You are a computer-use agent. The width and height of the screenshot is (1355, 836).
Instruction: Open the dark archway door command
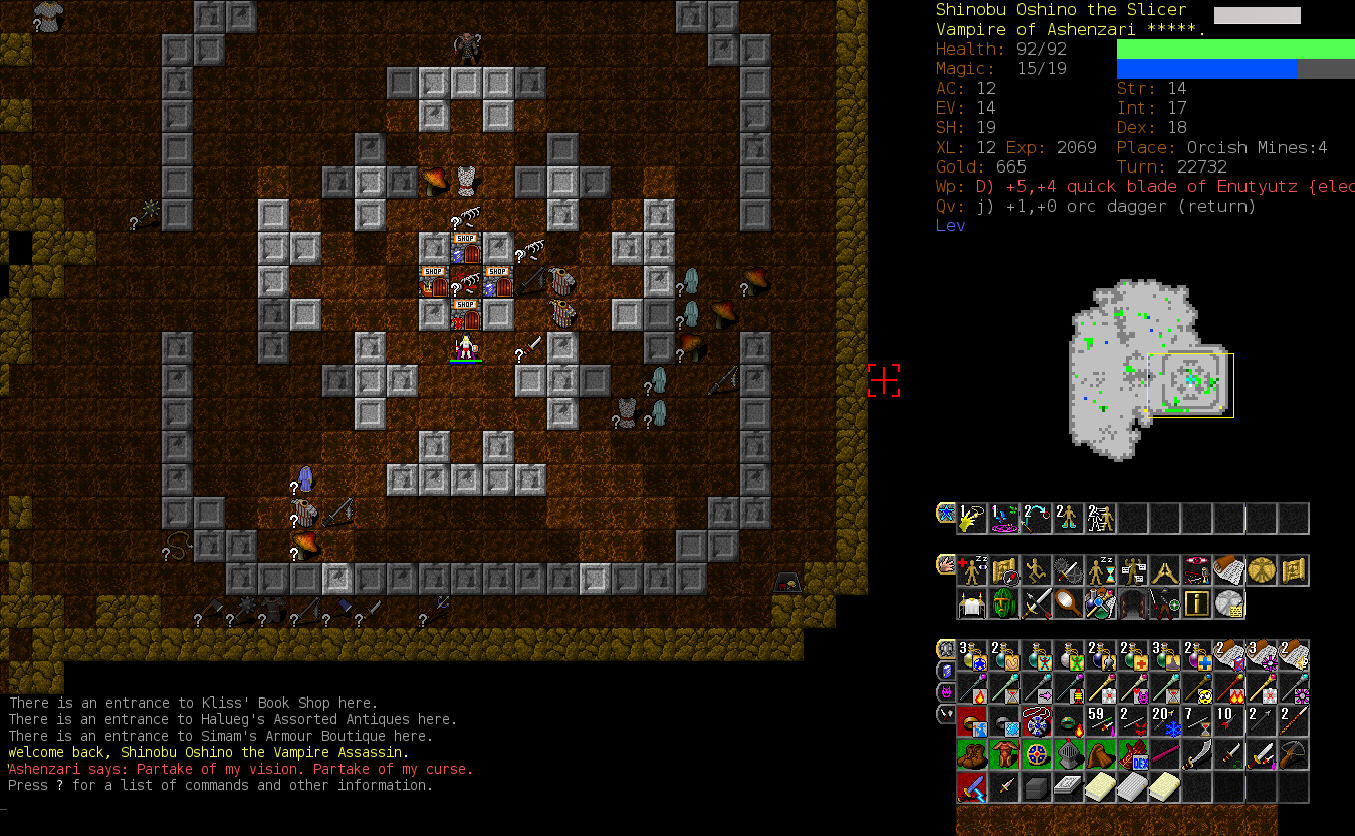pyautogui.click(x=1132, y=604)
